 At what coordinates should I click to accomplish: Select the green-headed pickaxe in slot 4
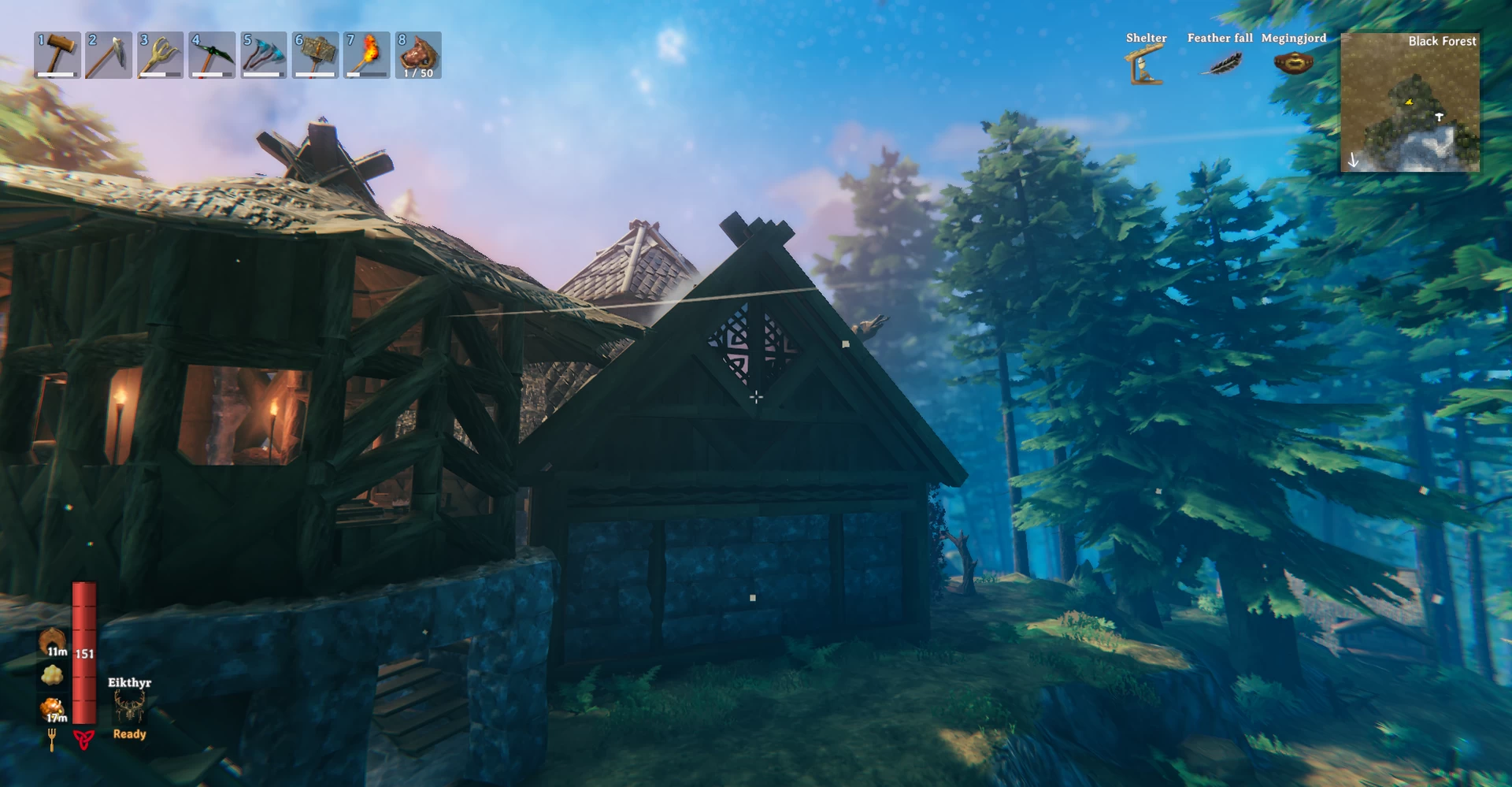[212, 55]
